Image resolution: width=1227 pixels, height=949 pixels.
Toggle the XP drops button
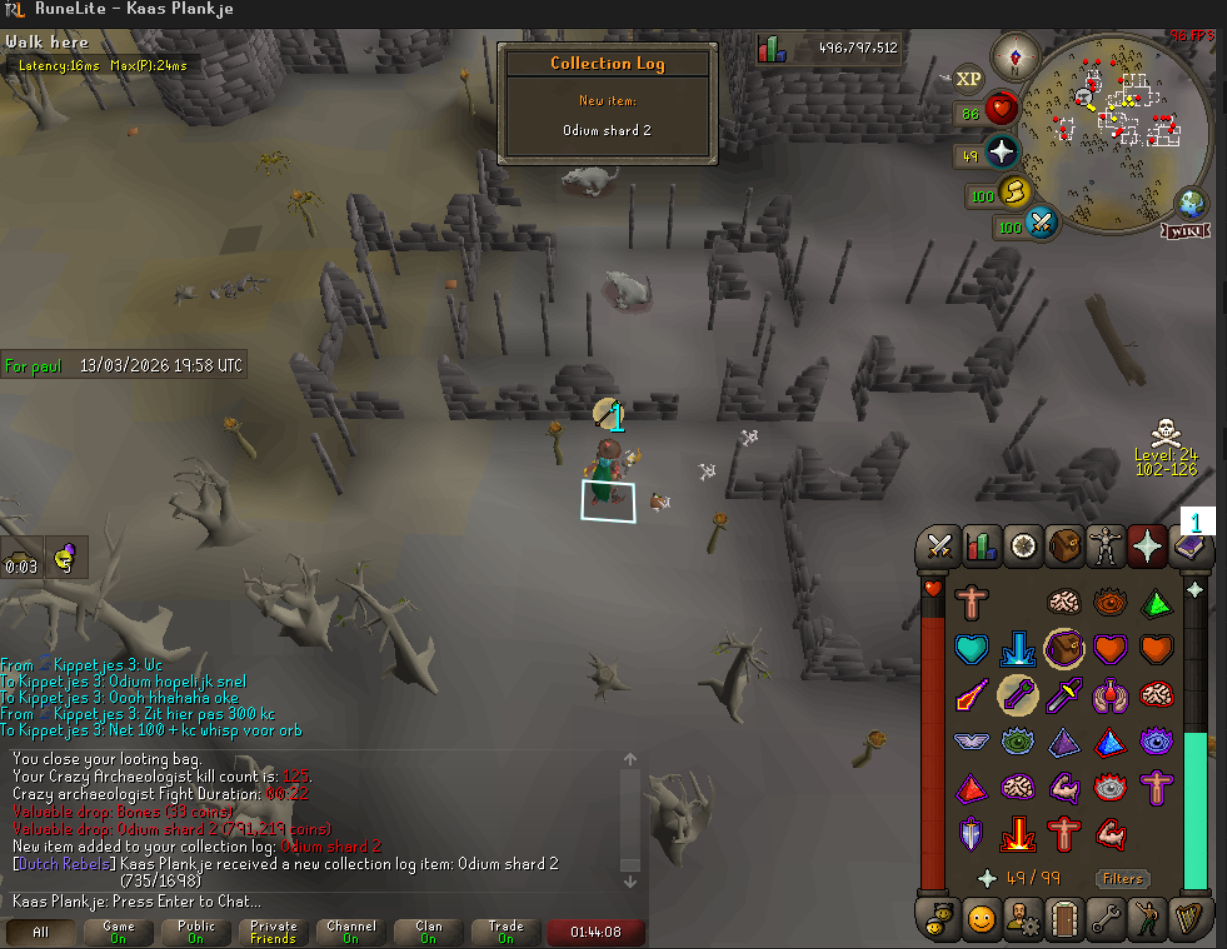[x=968, y=78]
